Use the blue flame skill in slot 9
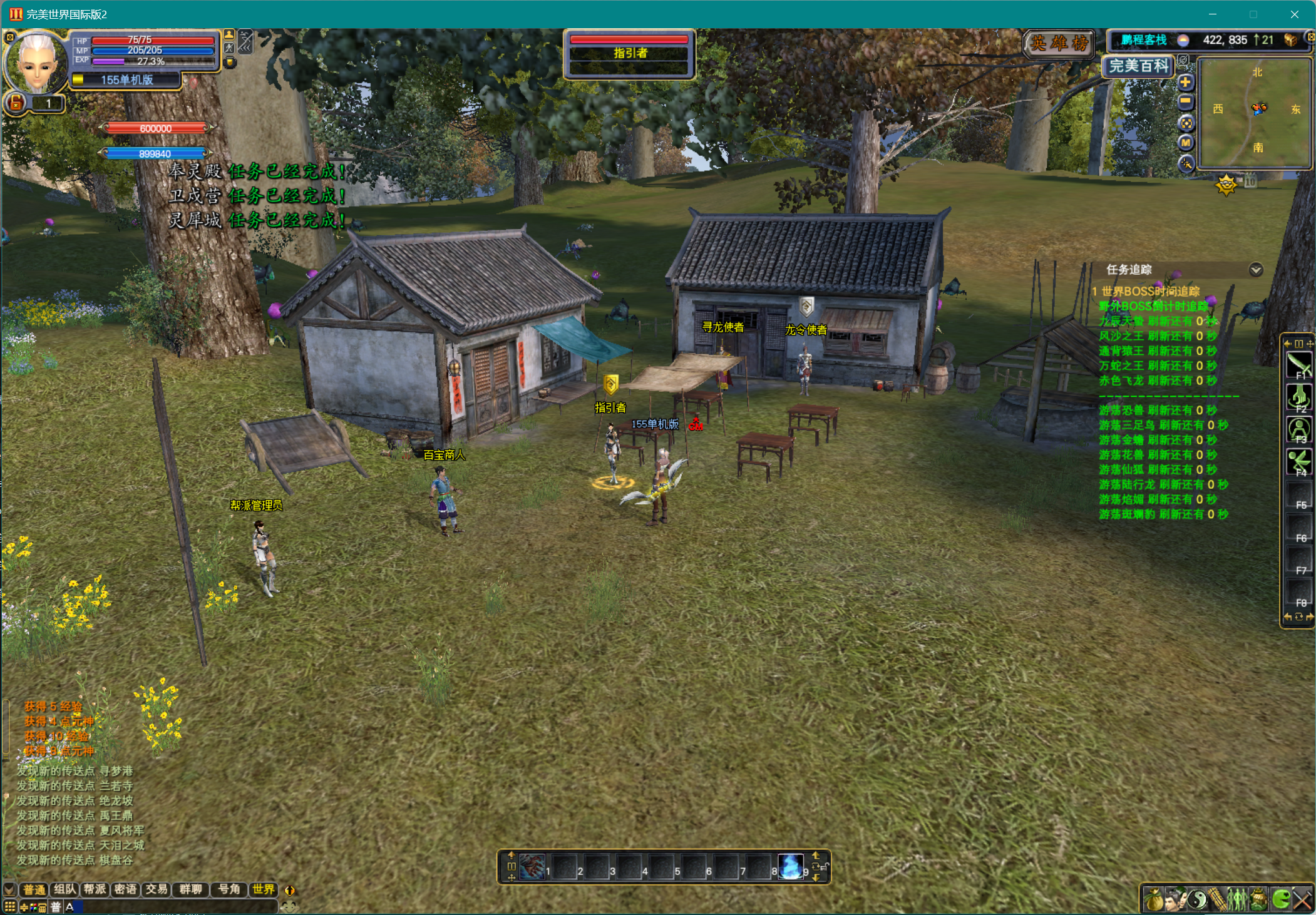The height and width of the screenshot is (915, 1316). click(x=791, y=867)
